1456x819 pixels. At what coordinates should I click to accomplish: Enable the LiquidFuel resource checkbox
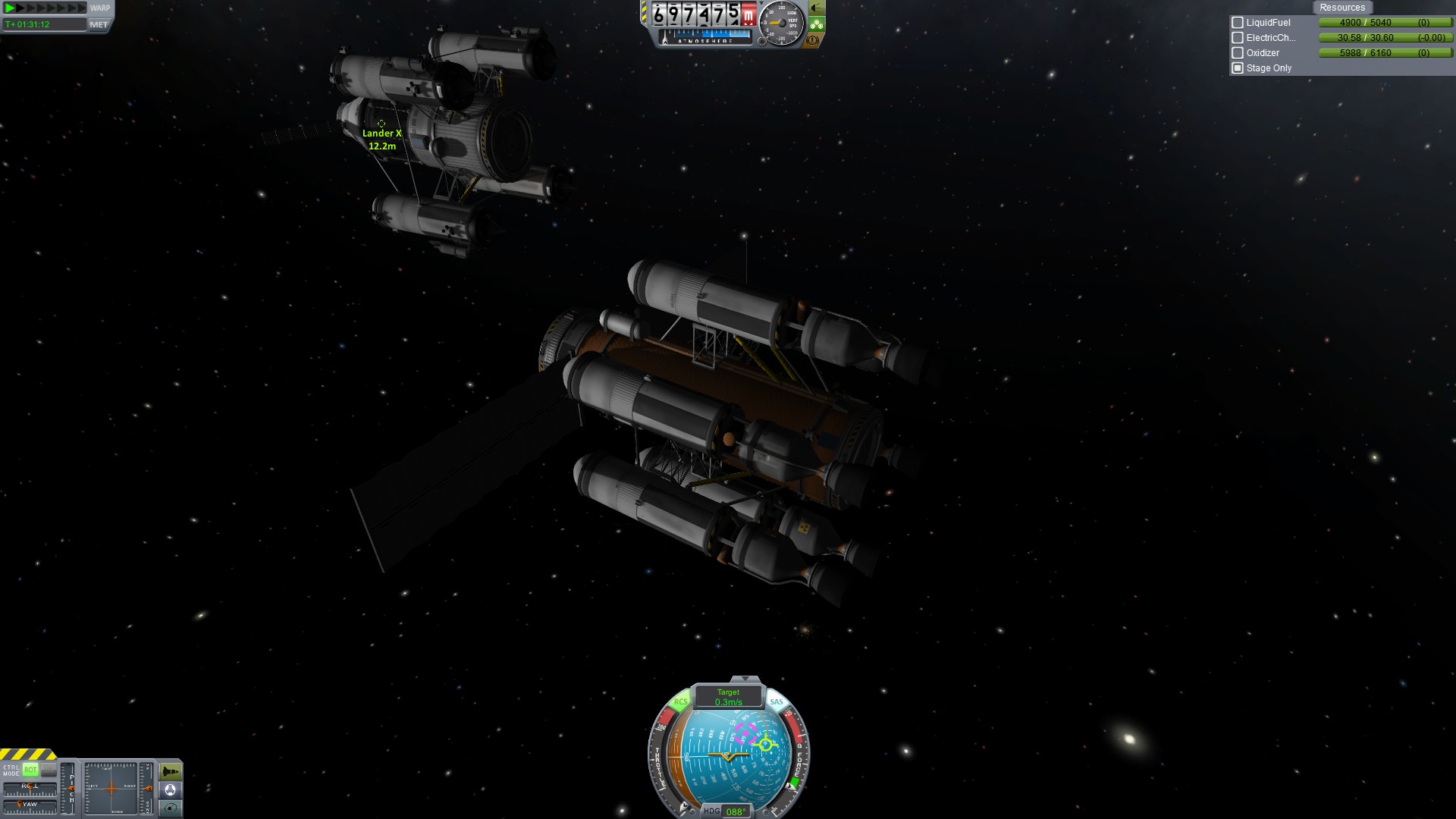tap(1238, 23)
